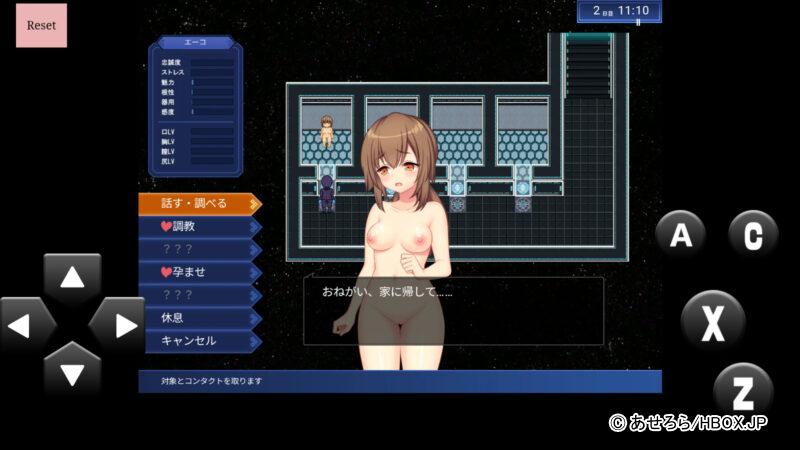800x450 pixels.
Task: Tap the down arrow on the d-pad
Action: click(72, 371)
